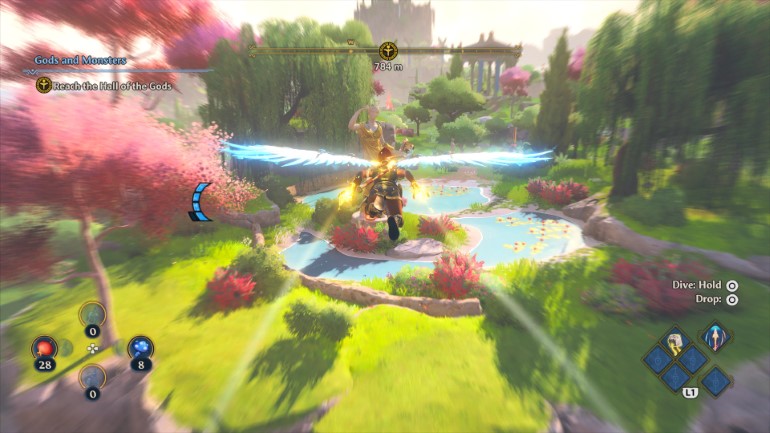Click the golden objective marker on the compass

tap(387, 50)
